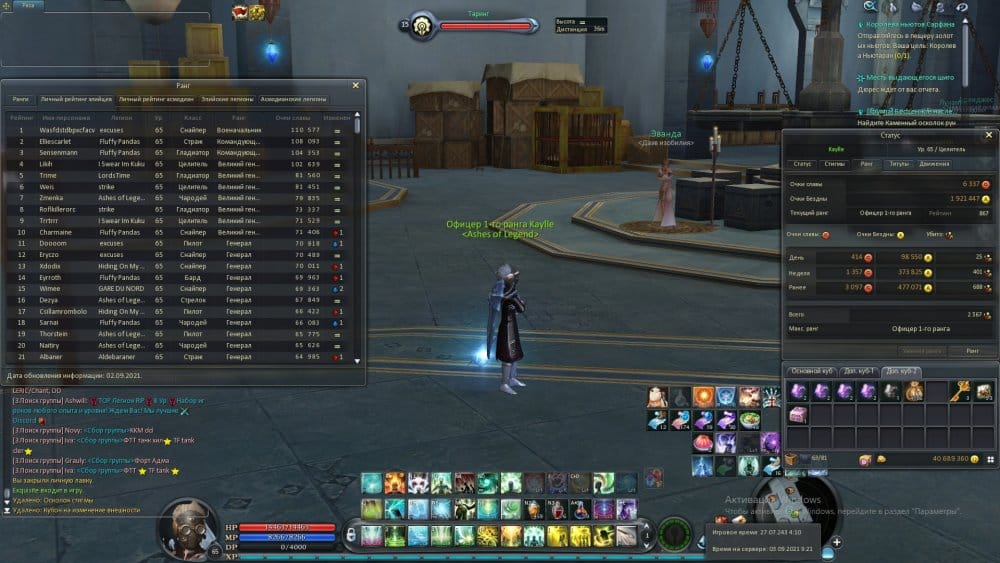
Task: Close the Статус window
Action: [989, 134]
